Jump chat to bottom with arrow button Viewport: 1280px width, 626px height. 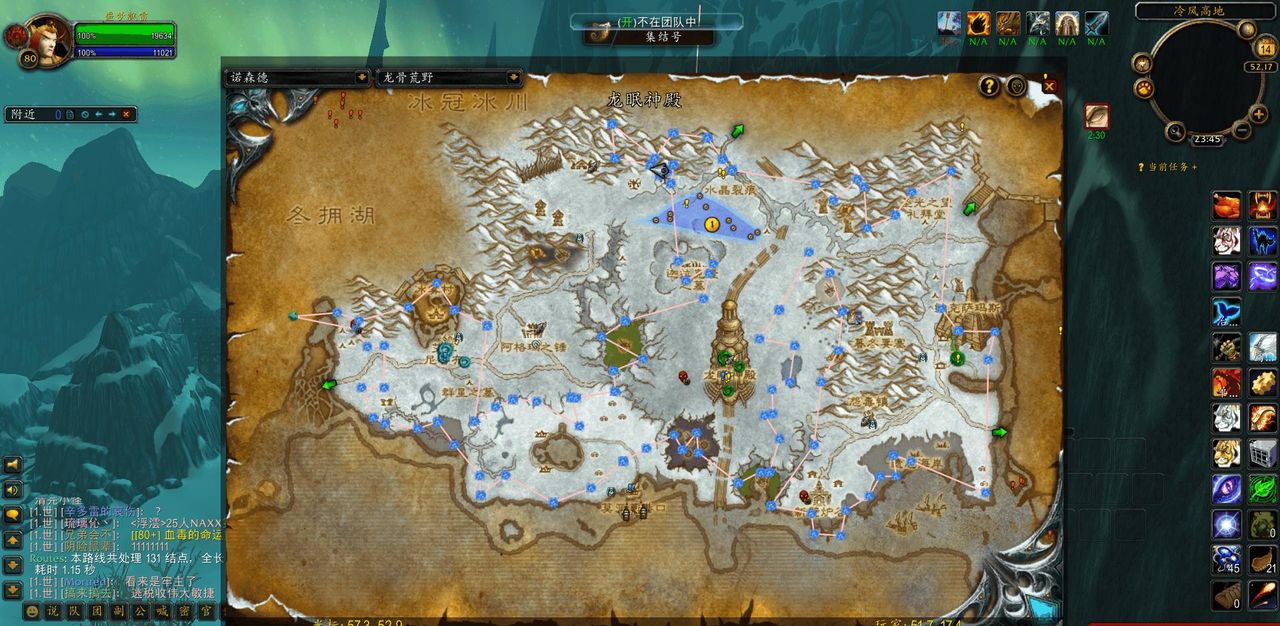click(x=13, y=590)
